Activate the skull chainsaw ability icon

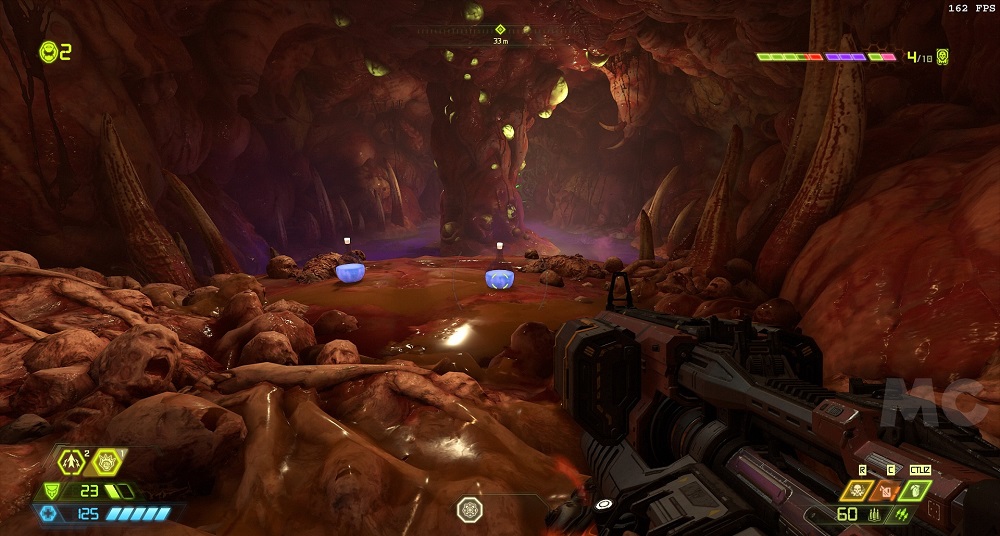860,490
